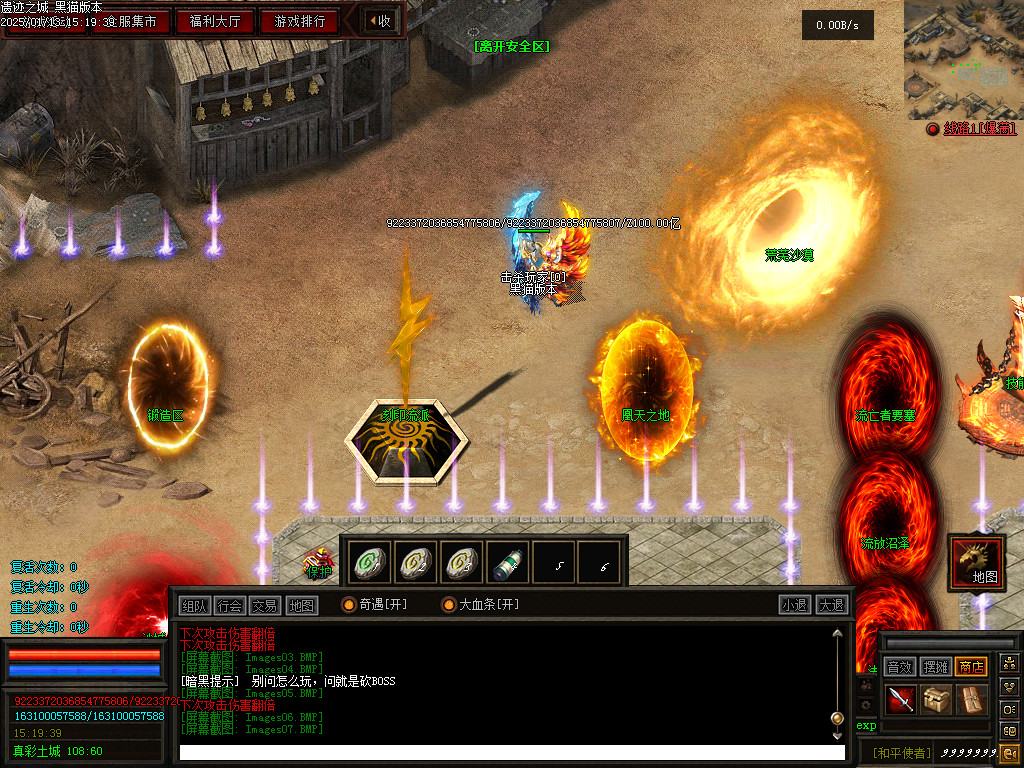Click the 保护 protection icon
Viewport: 1024px width, 768px height.
(x=319, y=565)
